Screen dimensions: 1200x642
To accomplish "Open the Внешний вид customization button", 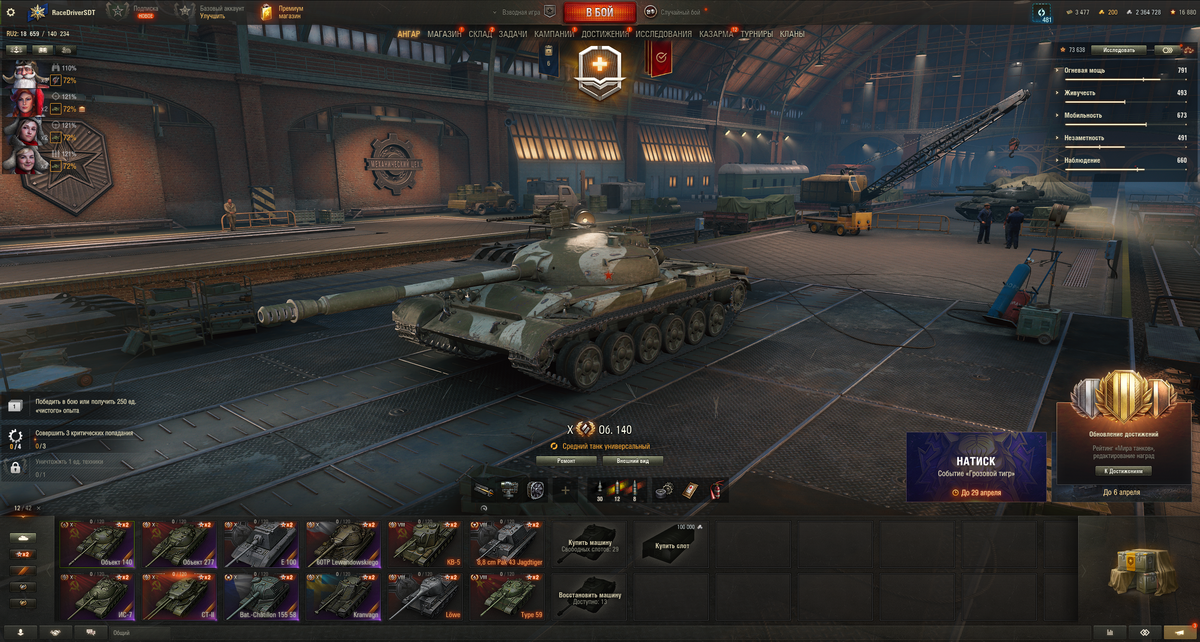I will tap(631, 461).
